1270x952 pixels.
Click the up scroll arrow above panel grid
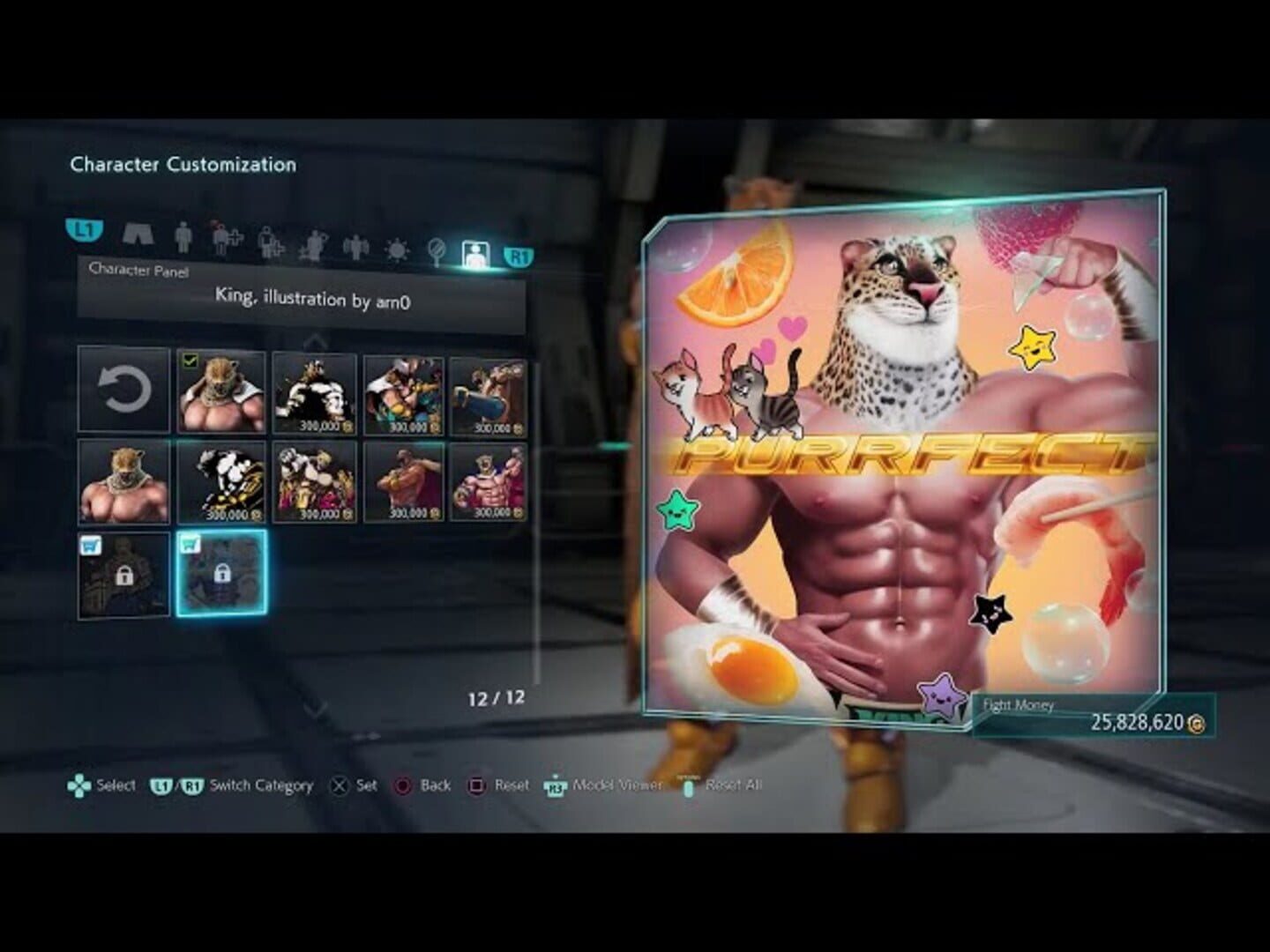(x=315, y=339)
